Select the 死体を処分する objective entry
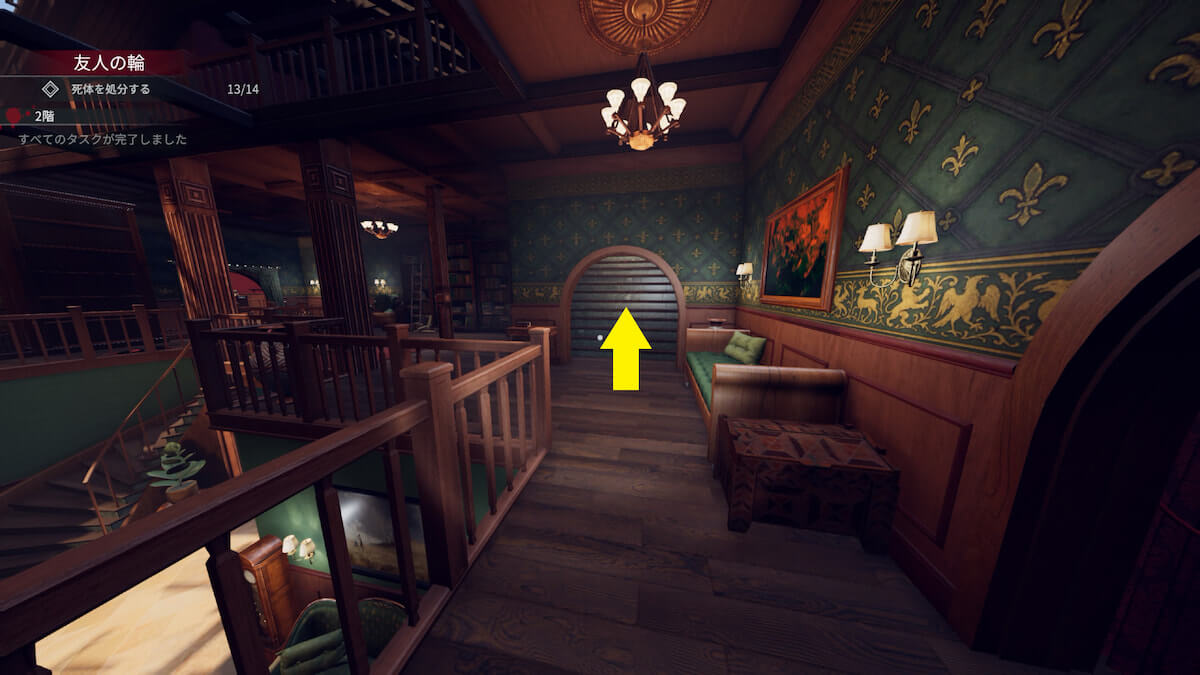 [110, 89]
